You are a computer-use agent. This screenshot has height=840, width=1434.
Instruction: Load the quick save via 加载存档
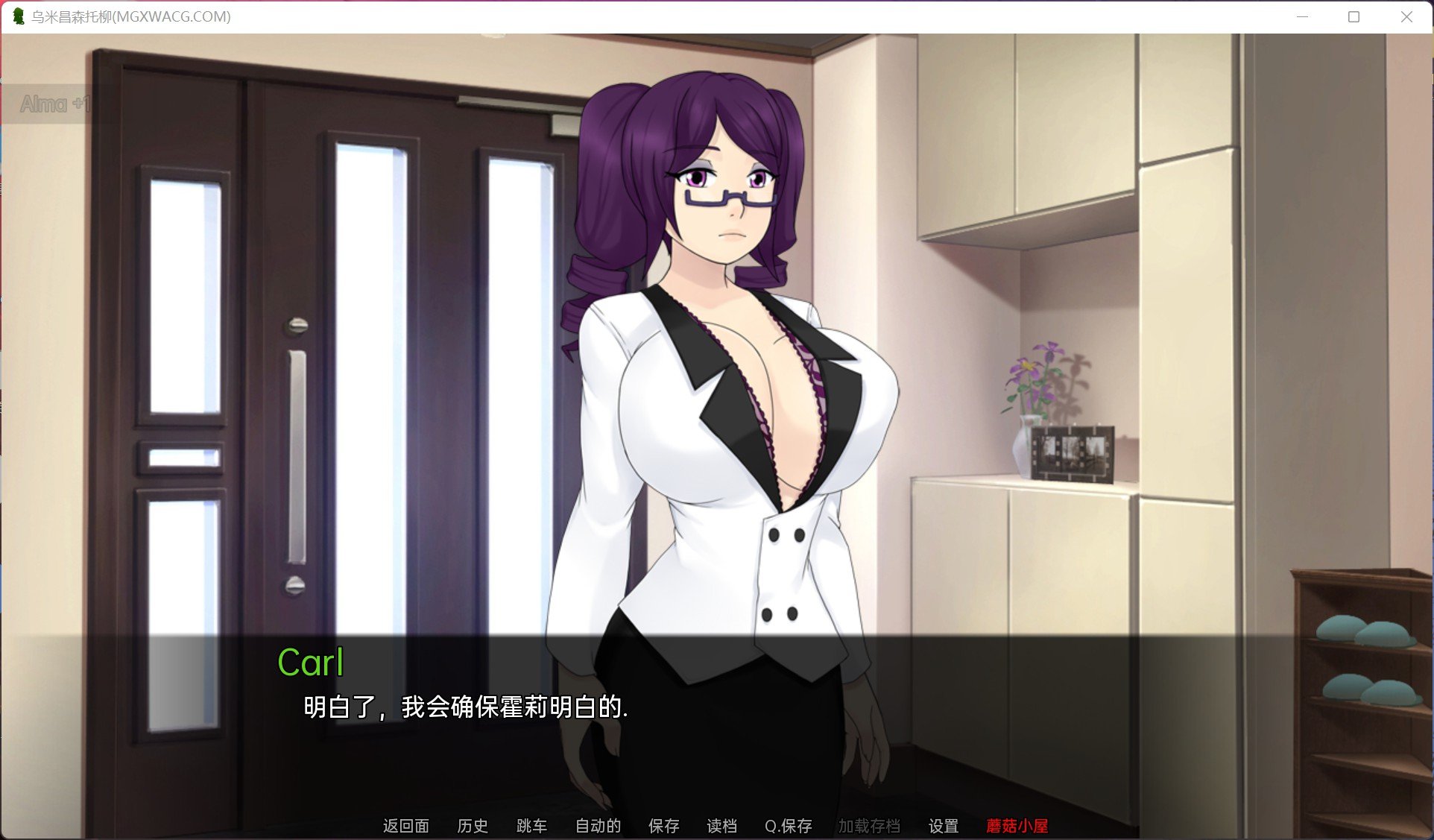pos(871,826)
